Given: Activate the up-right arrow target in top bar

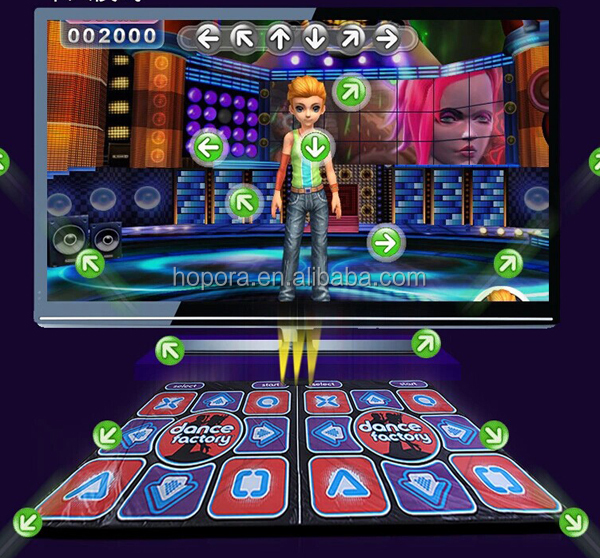Looking at the screenshot, I should 351,39.
